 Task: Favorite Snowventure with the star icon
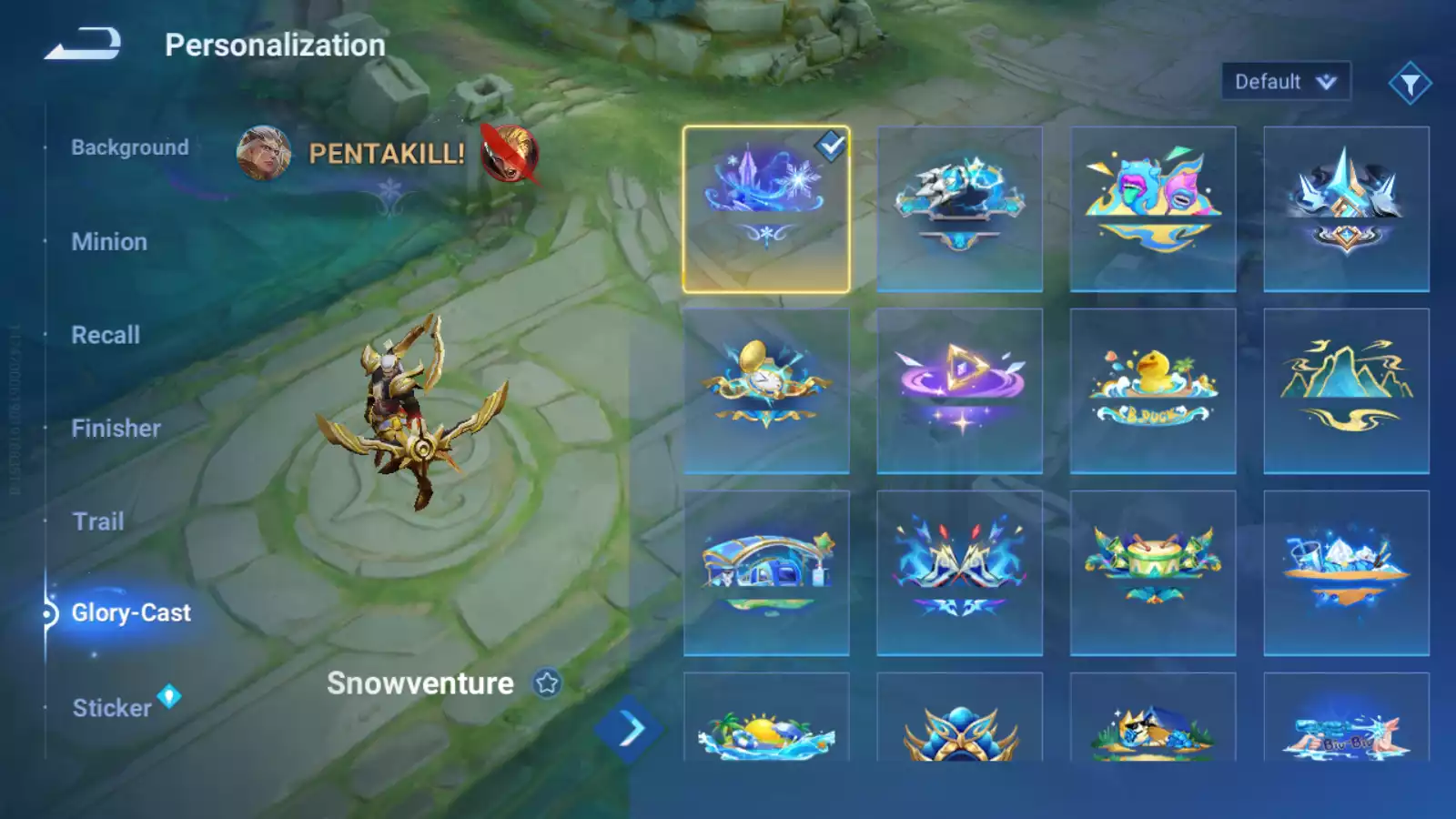tap(547, 683)
